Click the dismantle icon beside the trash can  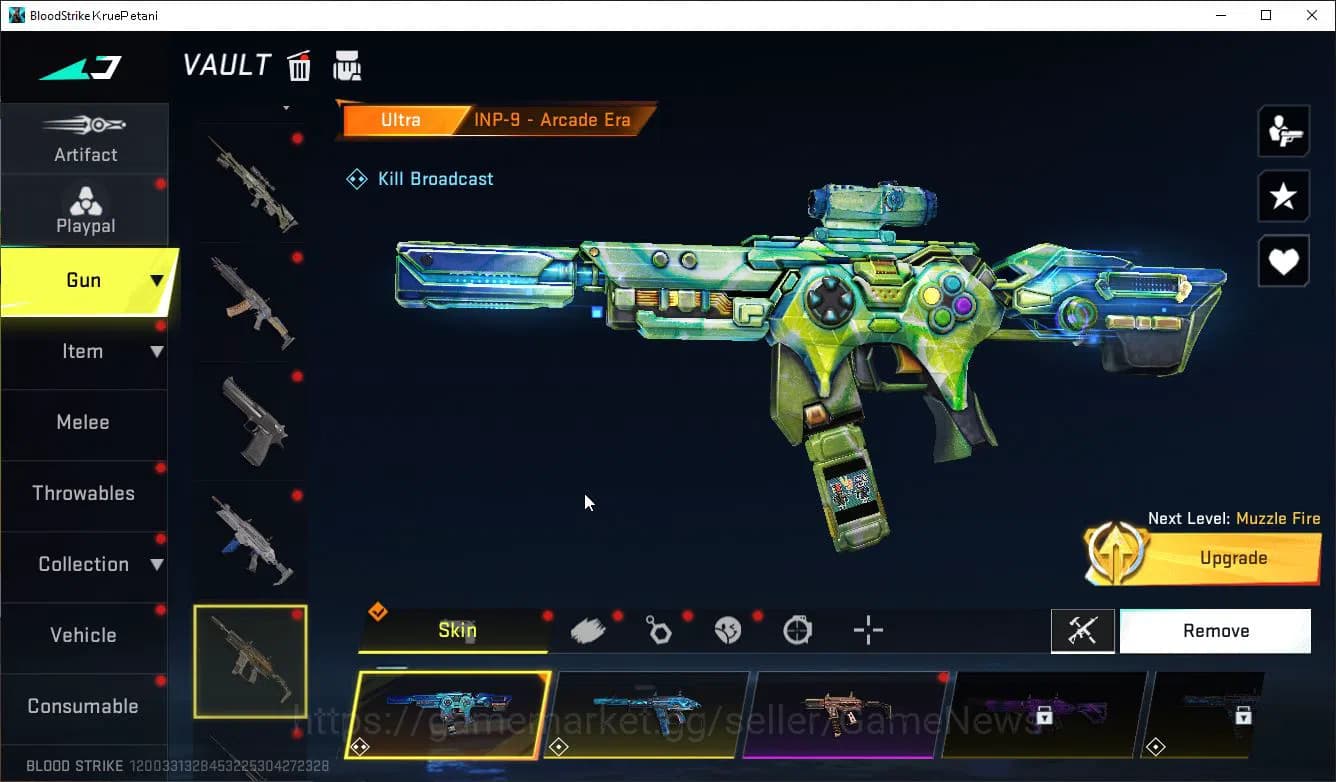[x=347, y=65]
